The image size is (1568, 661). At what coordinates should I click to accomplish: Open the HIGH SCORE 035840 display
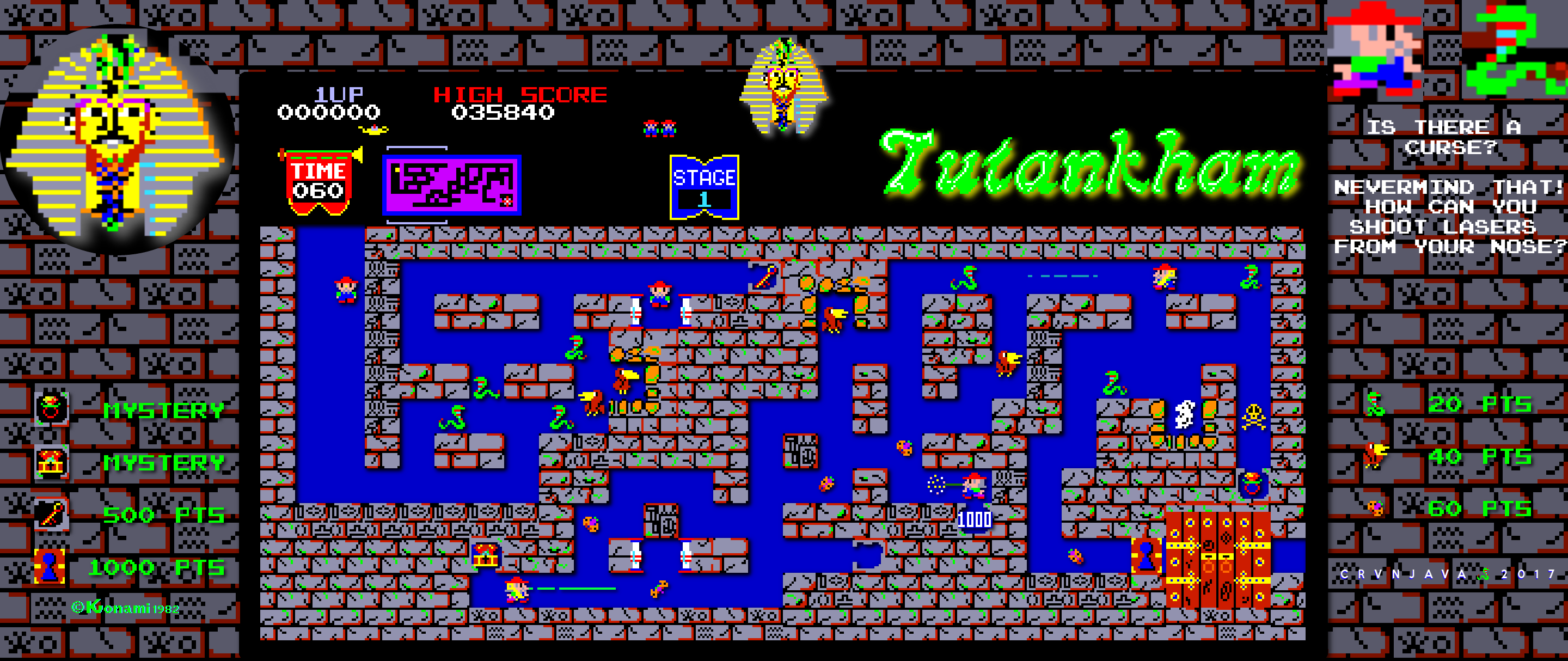tap(520, 102)
